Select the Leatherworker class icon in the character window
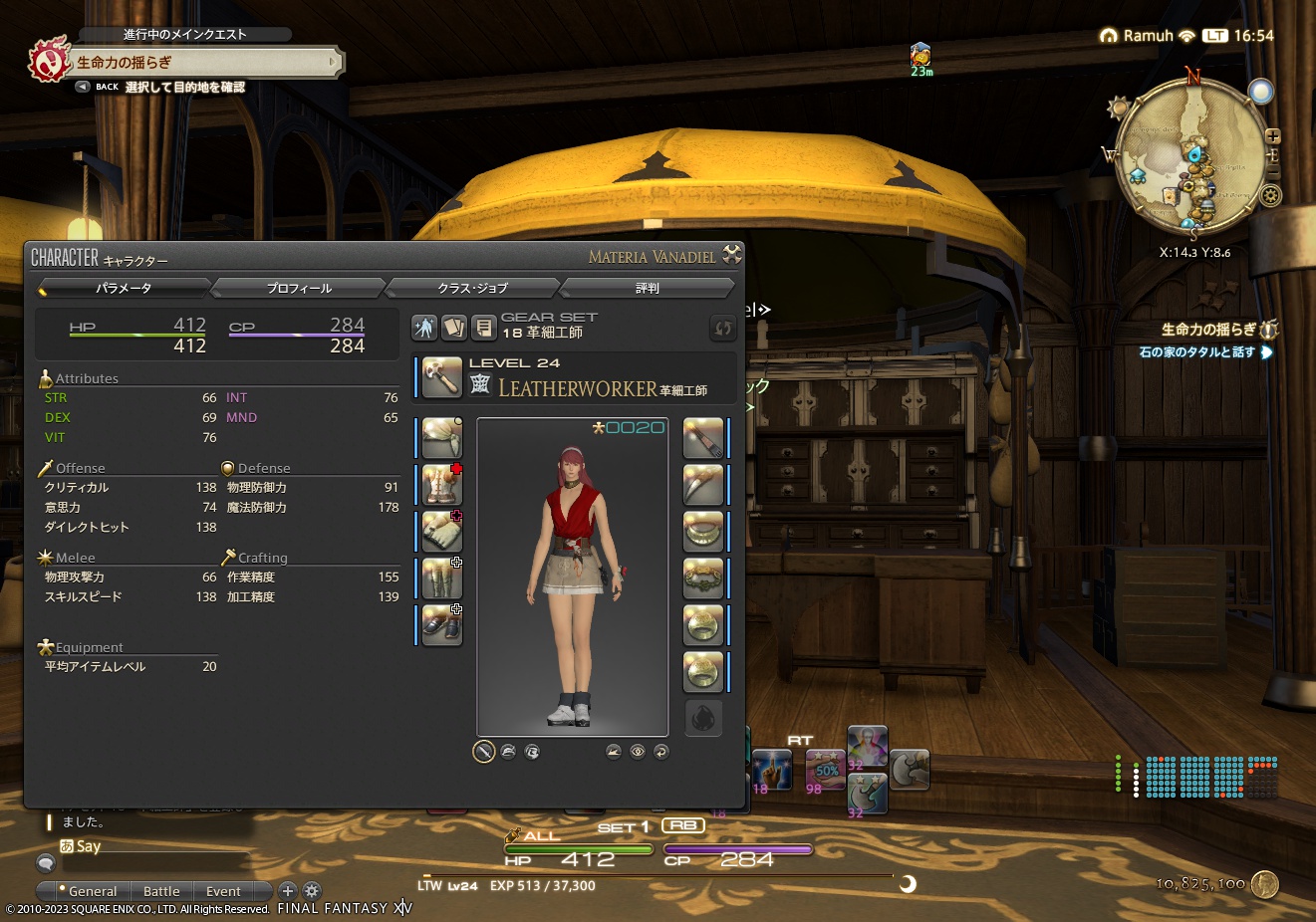 [x=441, y=378]
